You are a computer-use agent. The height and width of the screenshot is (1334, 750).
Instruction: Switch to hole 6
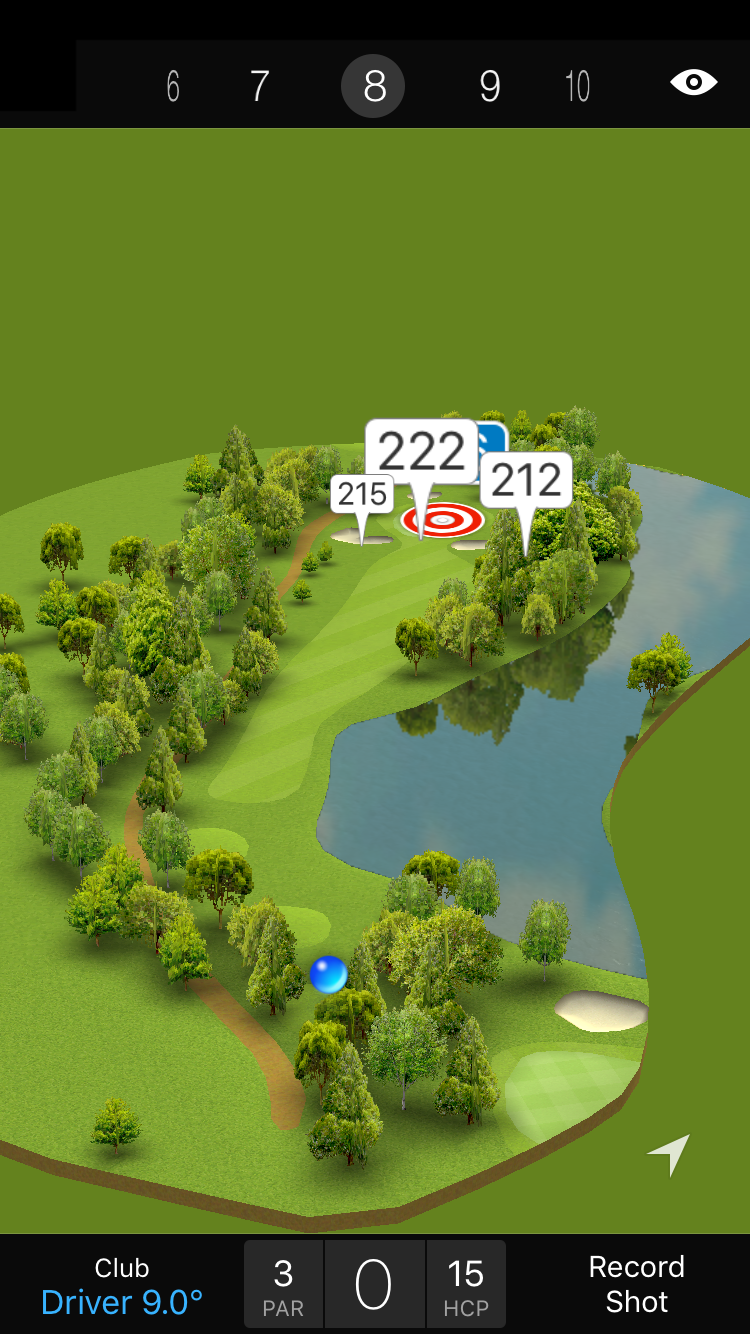[173, 87]
